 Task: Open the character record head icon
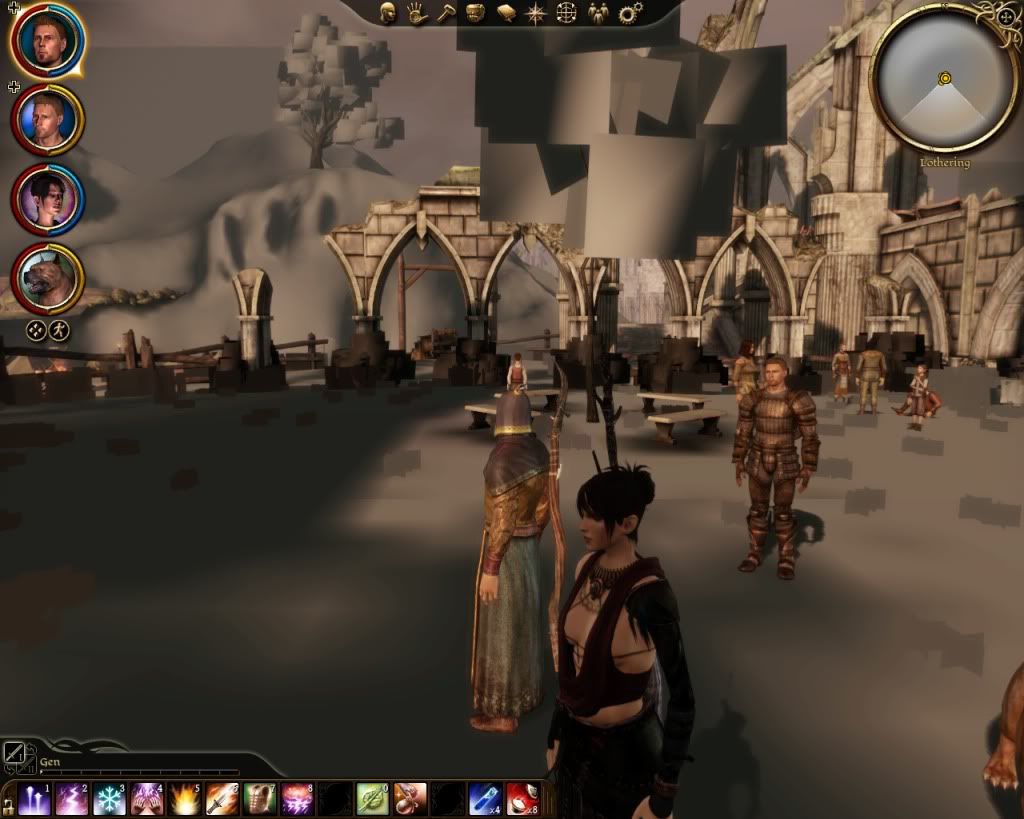[388, 13]
